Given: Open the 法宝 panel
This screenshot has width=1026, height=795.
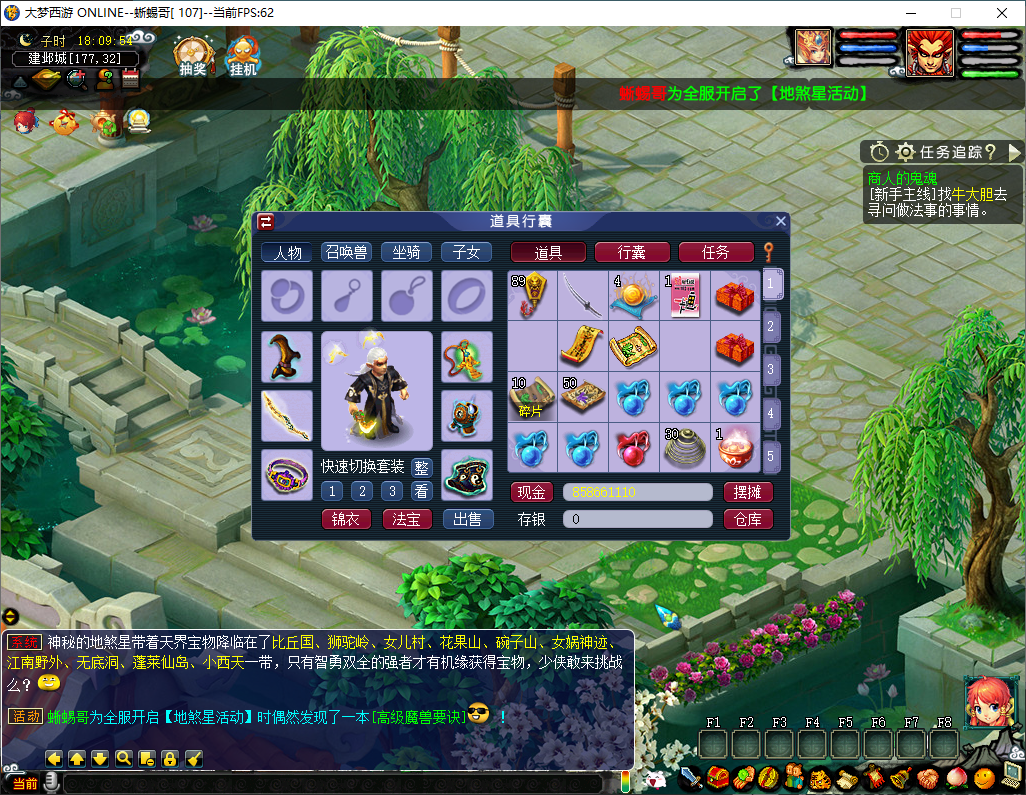Looking at the screenshot, I should pos(407,519).
